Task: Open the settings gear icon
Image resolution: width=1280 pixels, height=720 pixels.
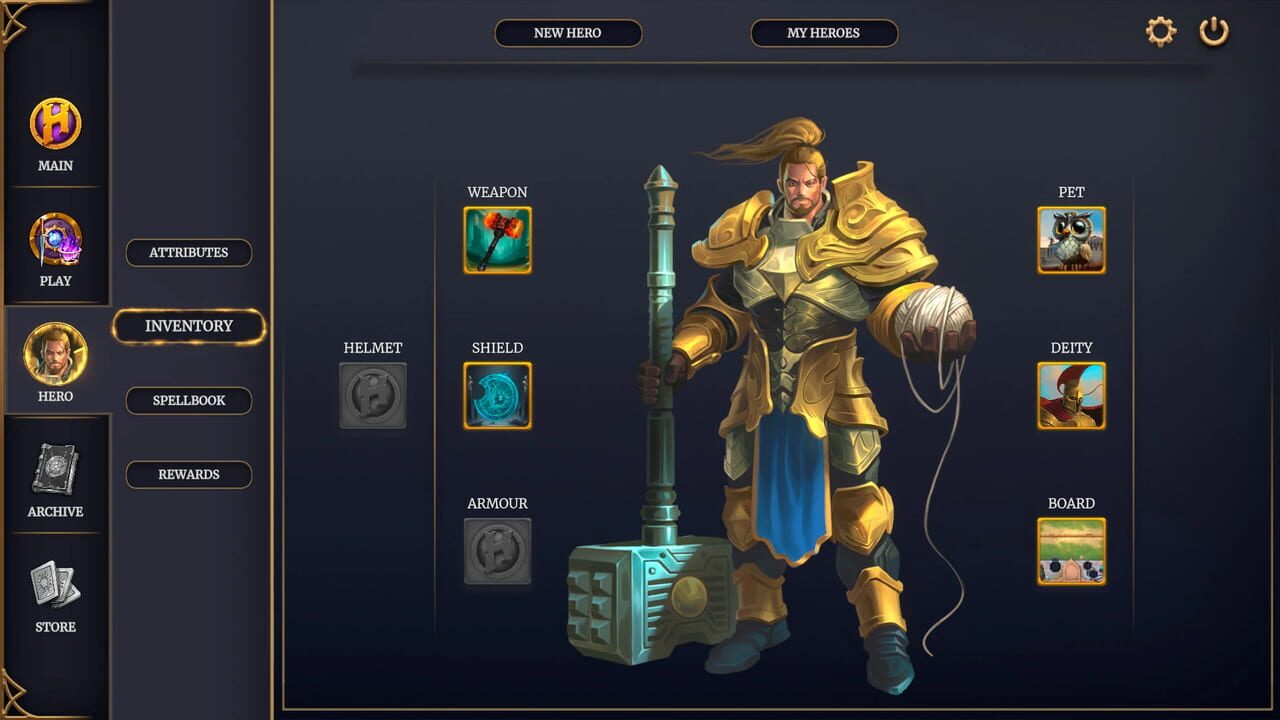Action: 1159,30
